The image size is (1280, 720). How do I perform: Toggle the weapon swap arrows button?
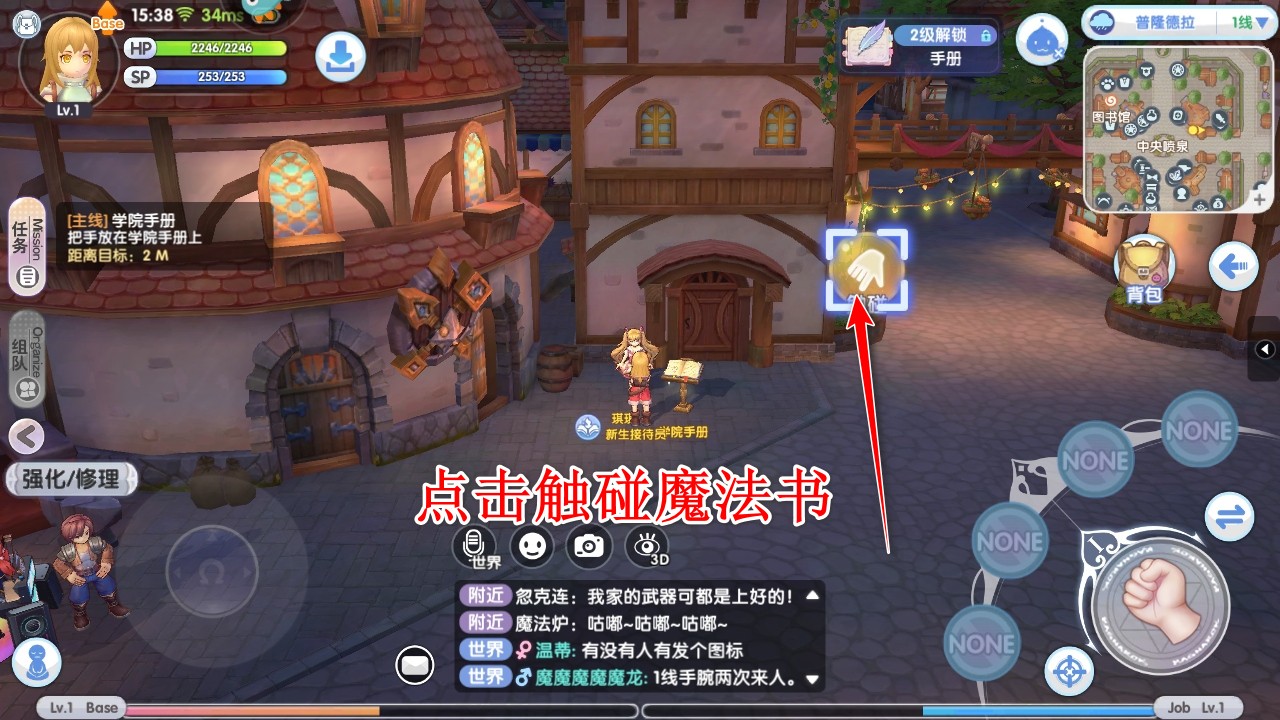(1229, 517)
